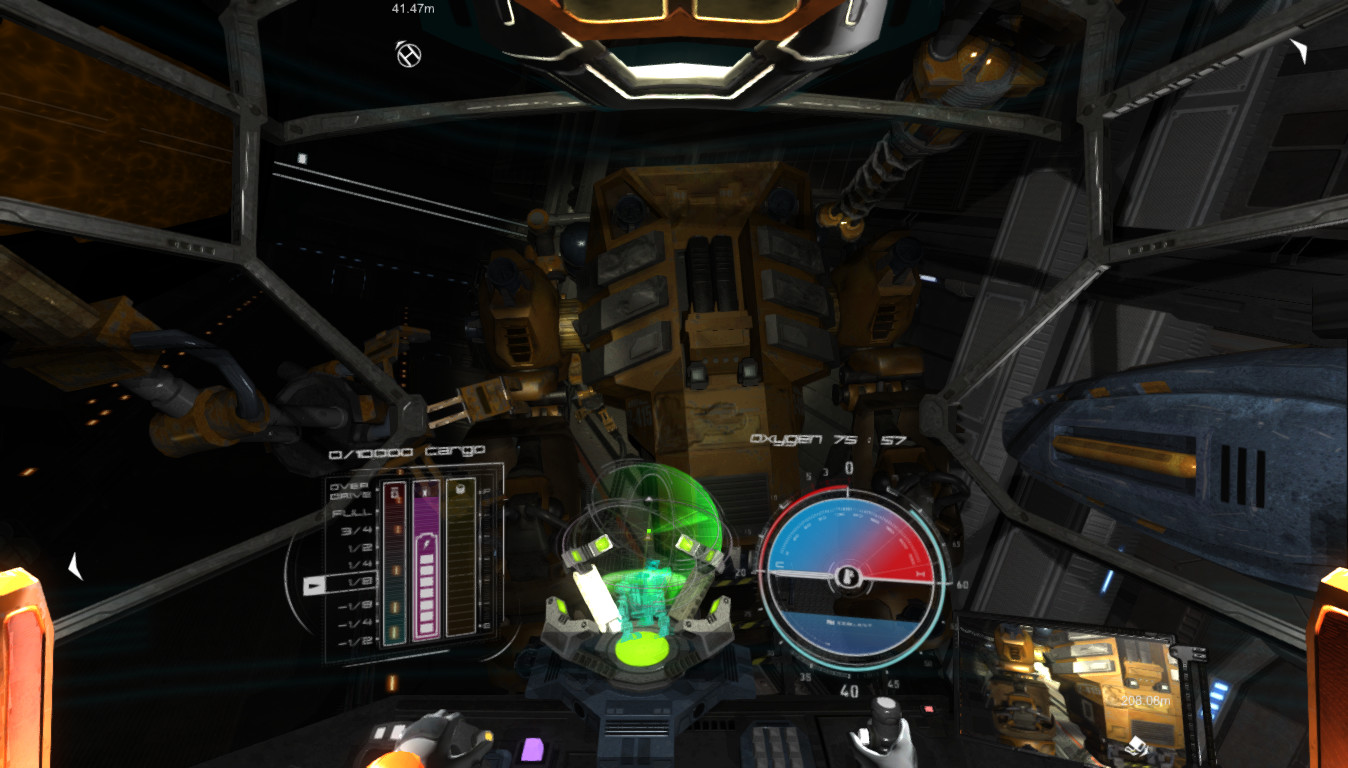Click the 0/10000 cargo readout
Viewport: 1348px width, 768px height.
407,451
